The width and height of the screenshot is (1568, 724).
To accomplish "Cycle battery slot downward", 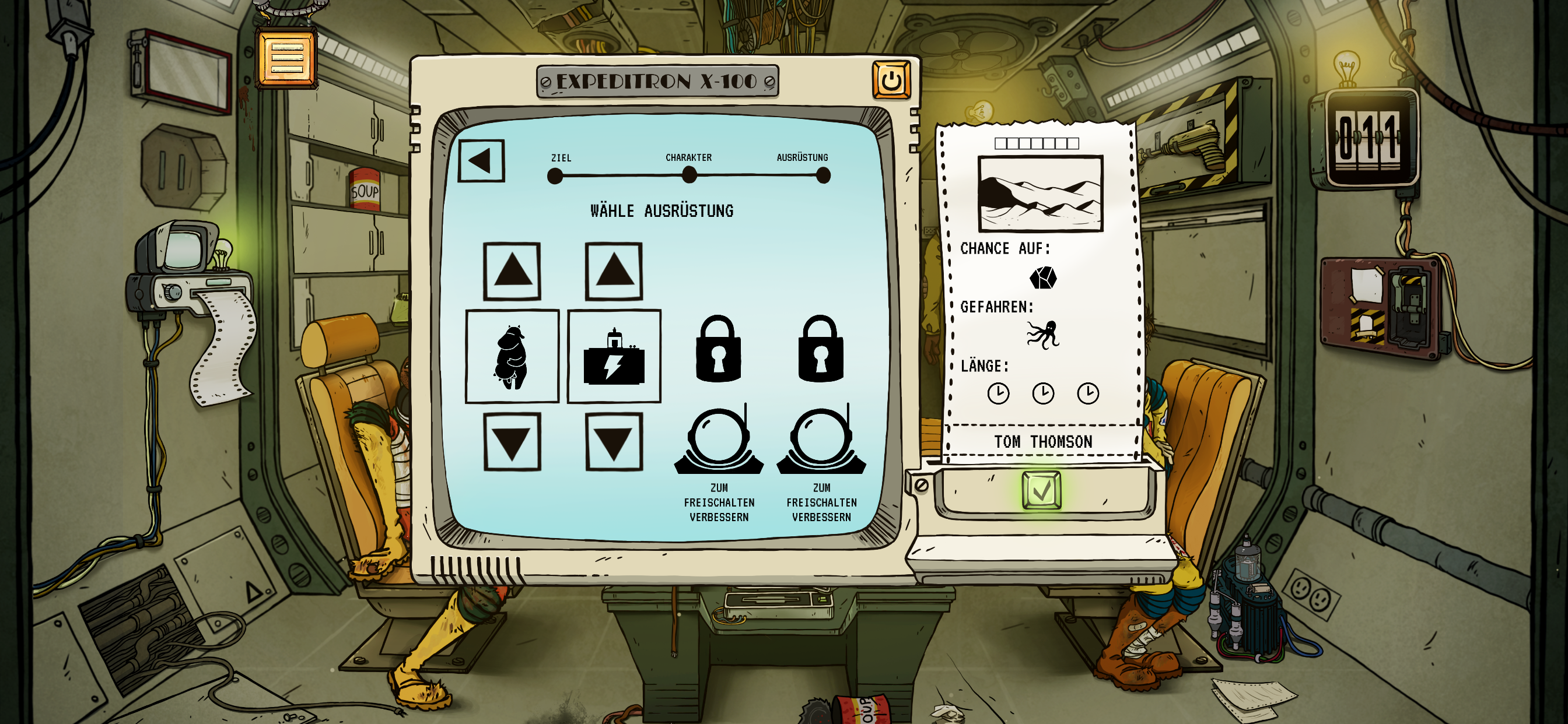I will pos(614,442).
